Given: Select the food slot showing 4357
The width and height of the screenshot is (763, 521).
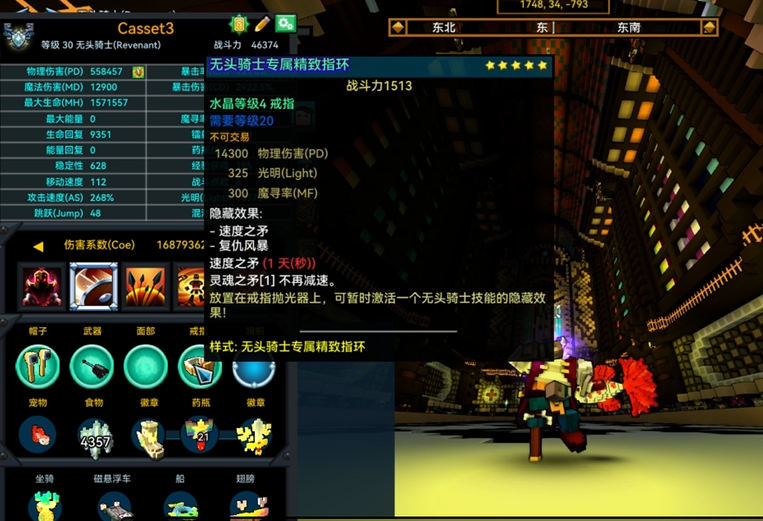Looking at the screenshot, I should pos(95,435).
